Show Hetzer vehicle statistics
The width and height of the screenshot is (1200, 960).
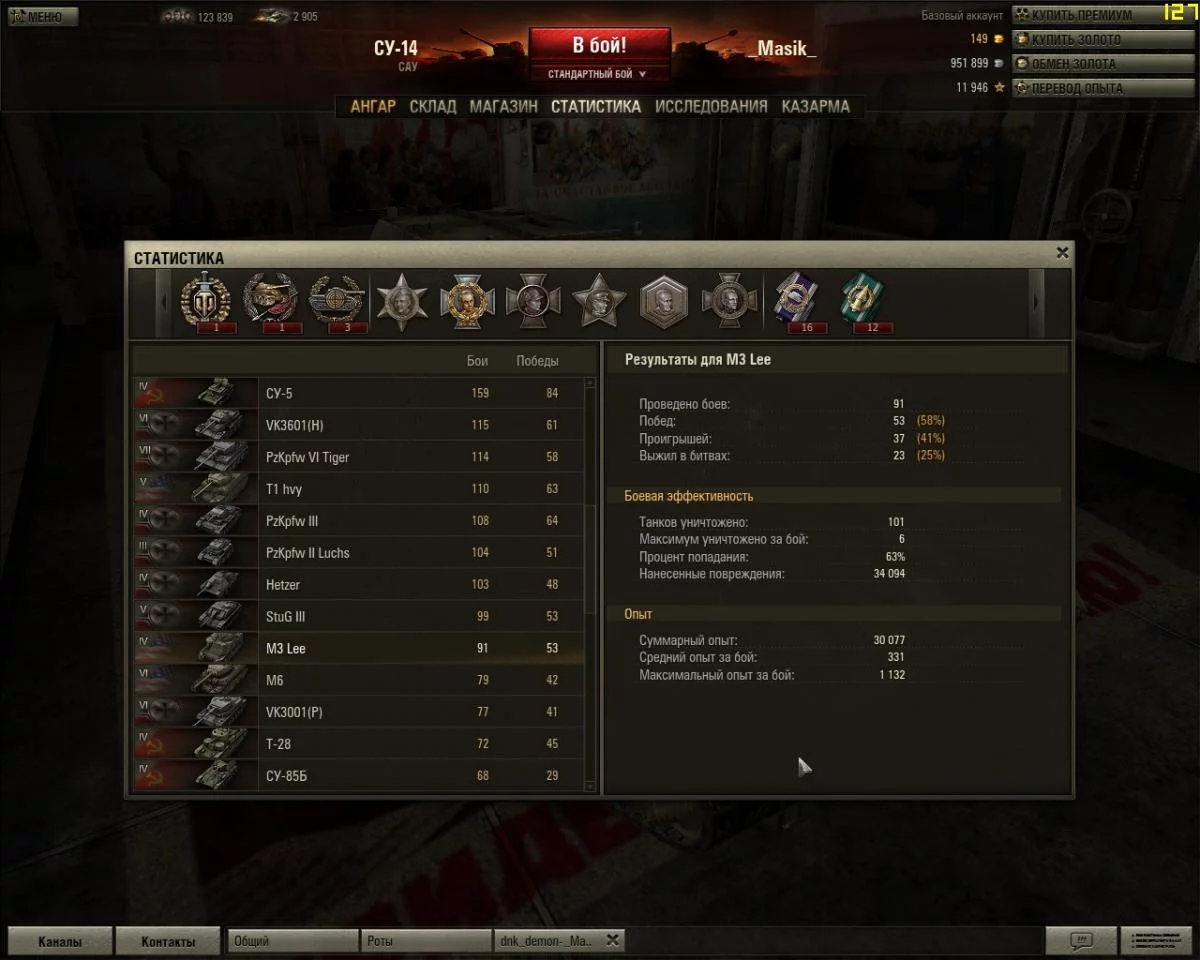pos(360,585)
